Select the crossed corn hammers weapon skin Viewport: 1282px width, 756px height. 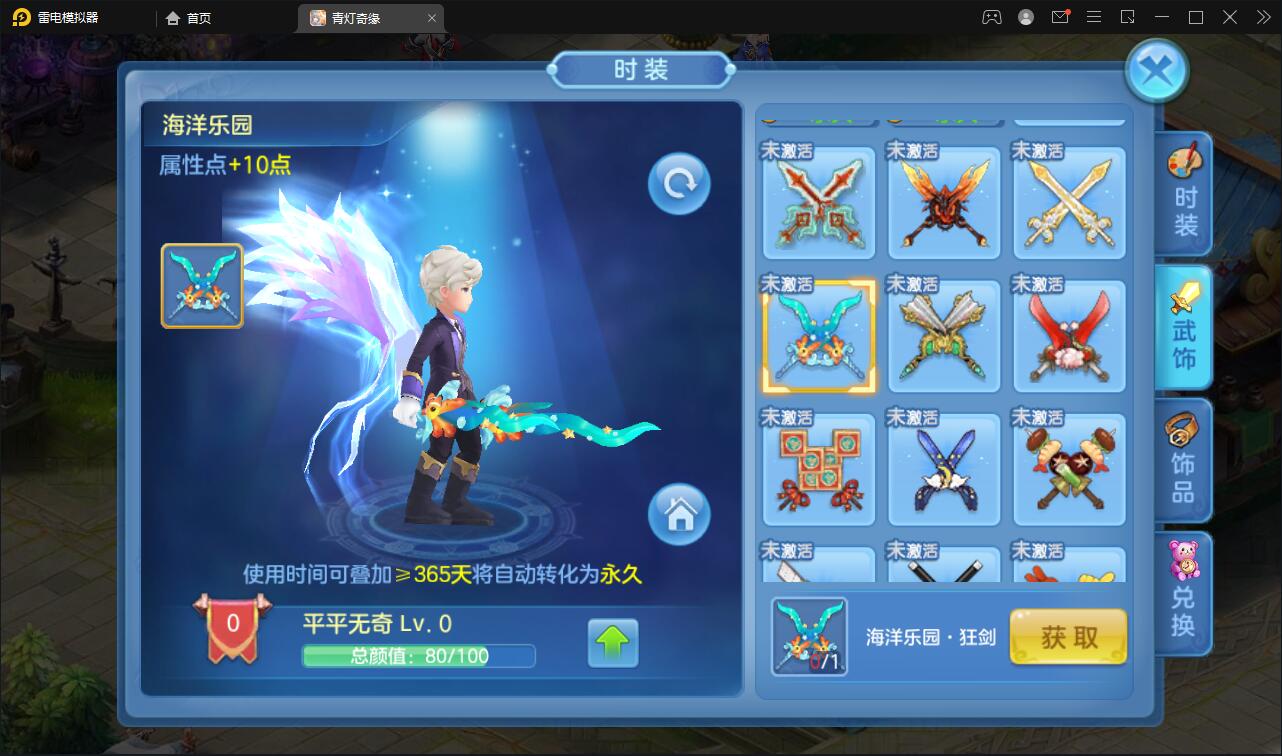pyautogui.click(x=1069, y=470)
